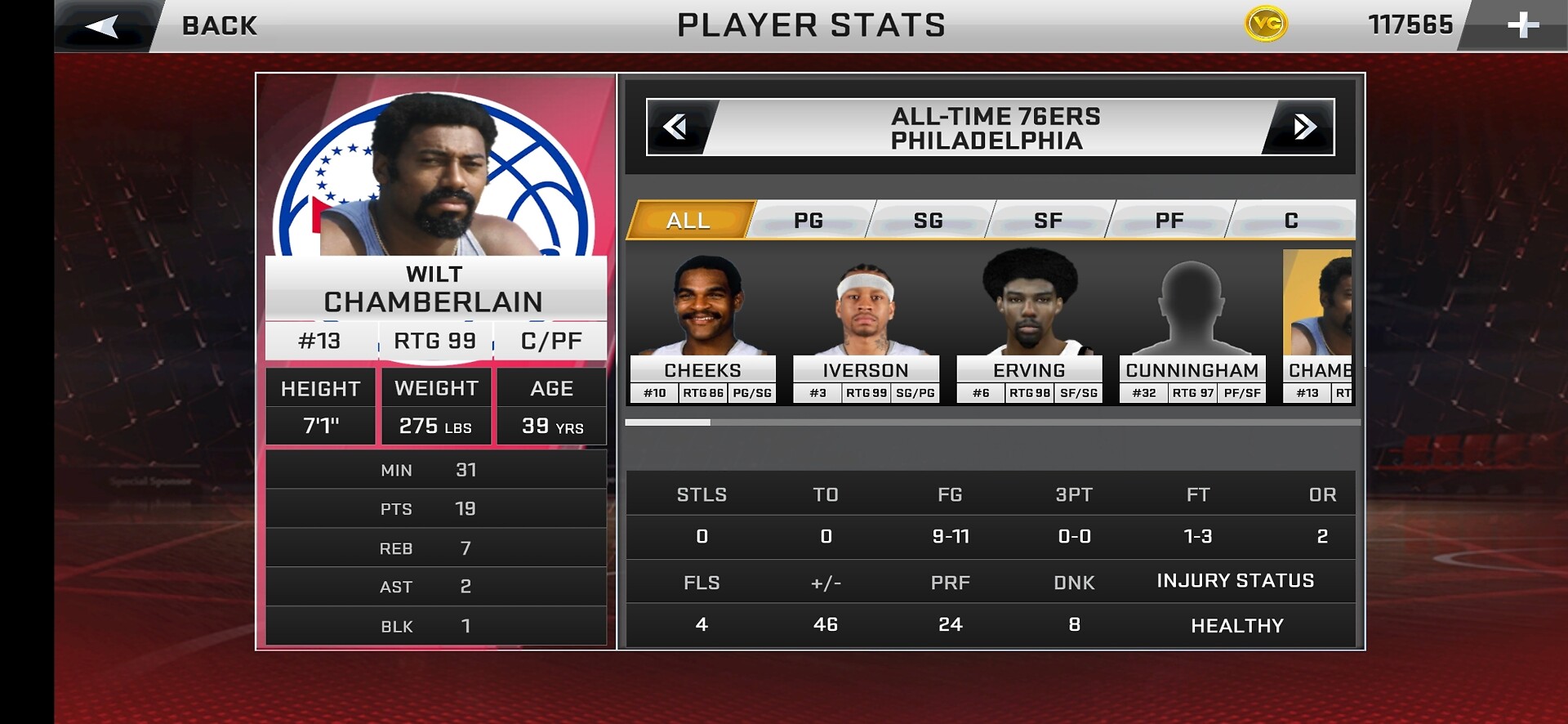Screen dimensions: 1568x724
Task: Open the C position tab
Action: tap(1290, 221)
